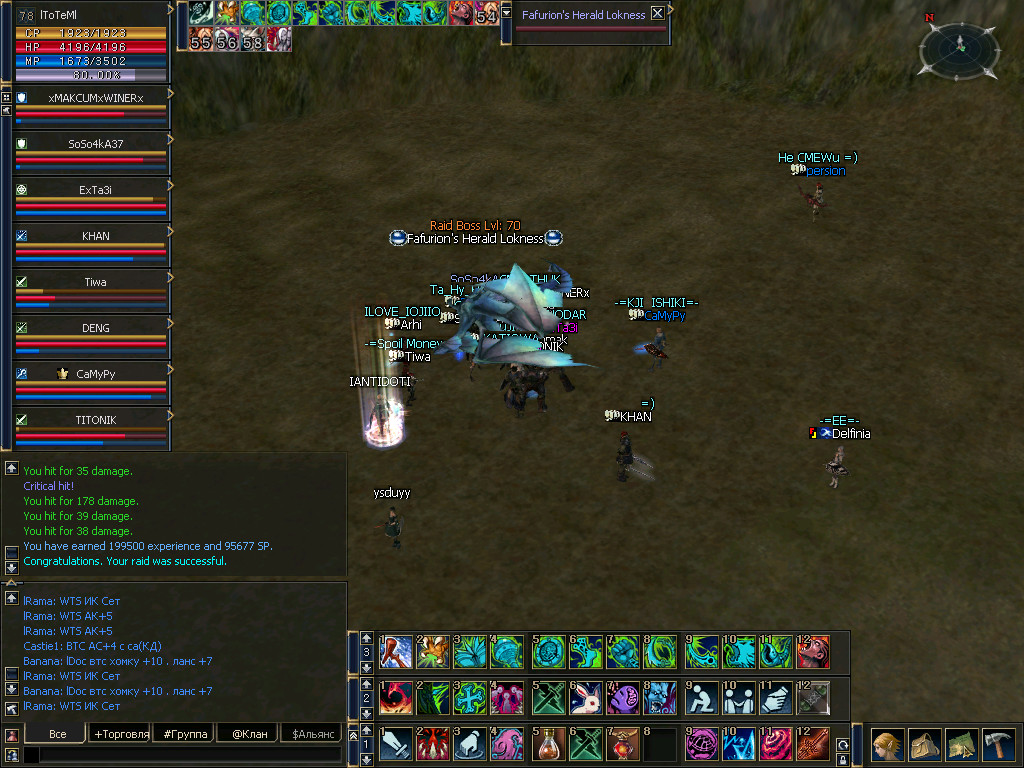
Task: Switch chat to the +Торговля tab
Action: tap(121, 734)
